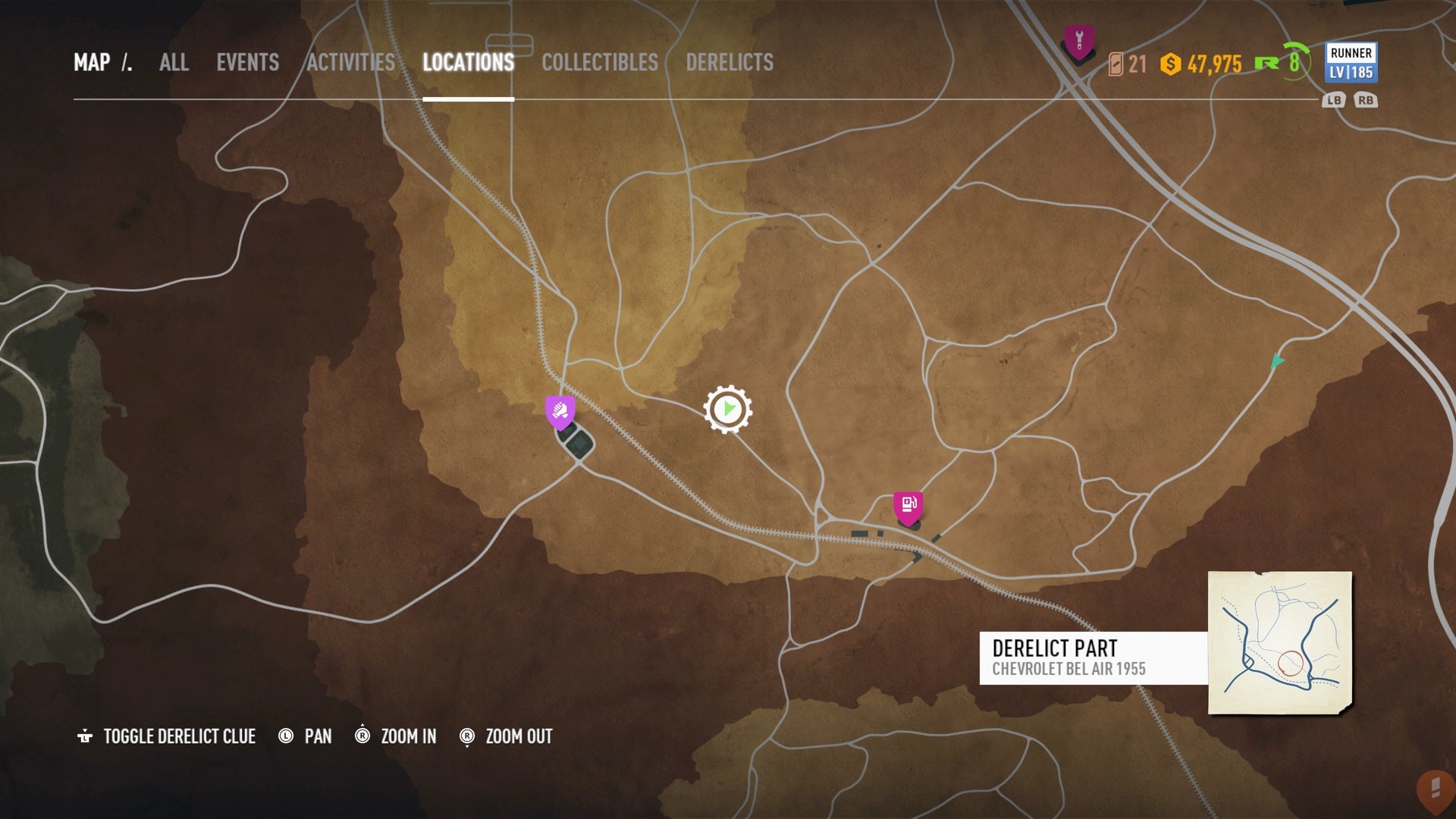Switch to the COLLECTIBLES tab

pos(599,64)
